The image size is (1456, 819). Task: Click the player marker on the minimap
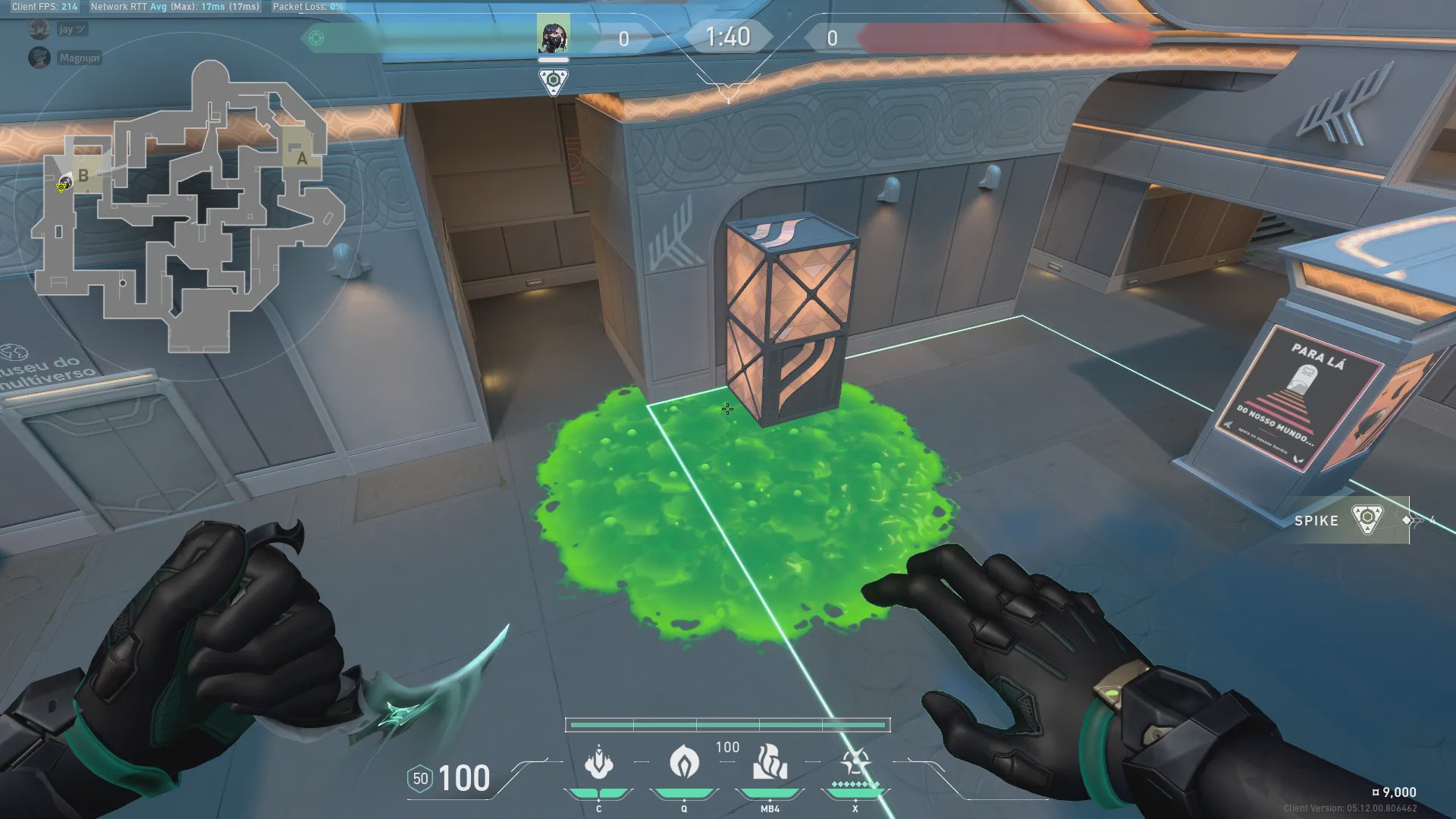pos(64,184)
